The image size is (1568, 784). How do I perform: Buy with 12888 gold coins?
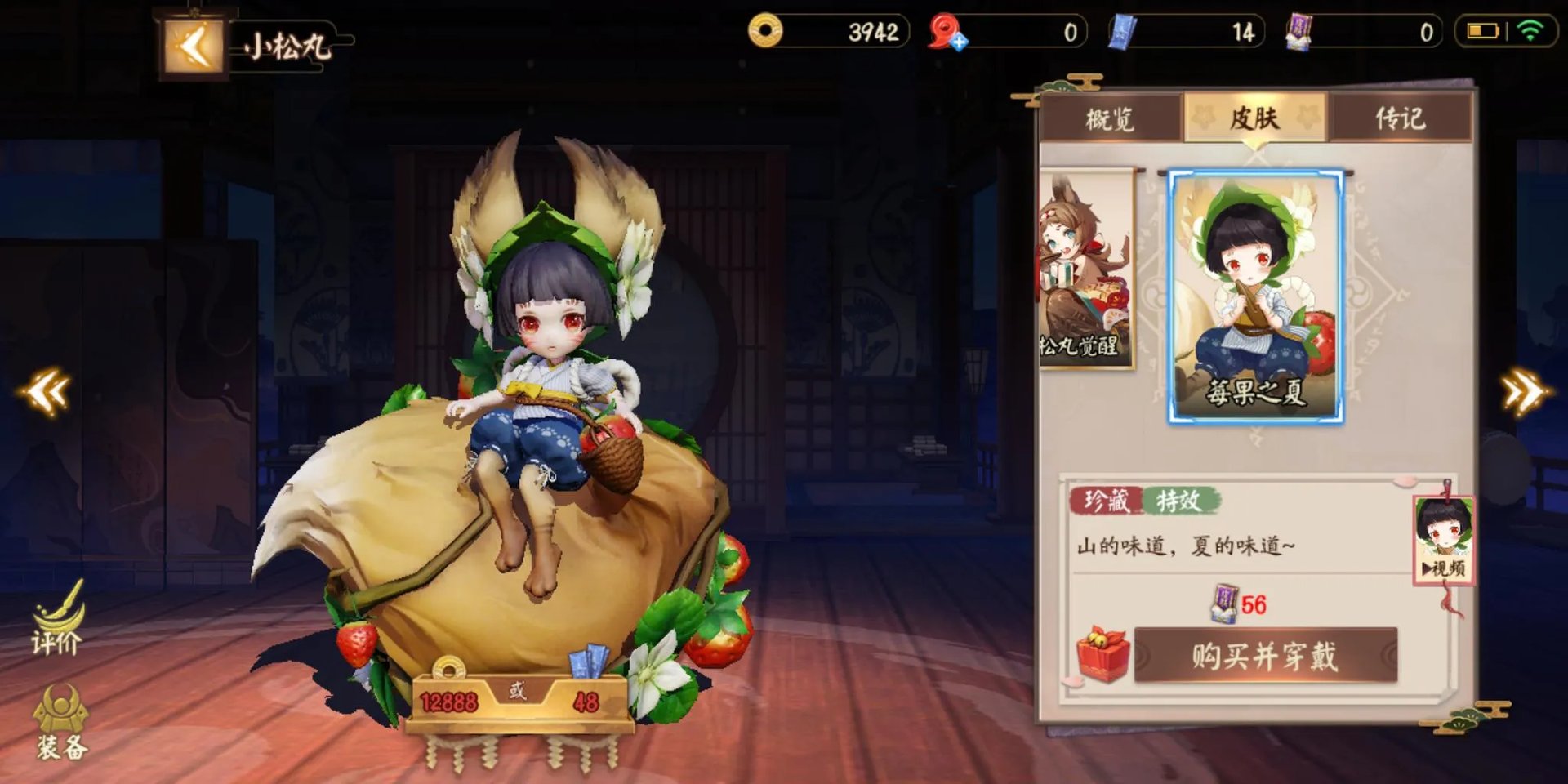[448, 701]
